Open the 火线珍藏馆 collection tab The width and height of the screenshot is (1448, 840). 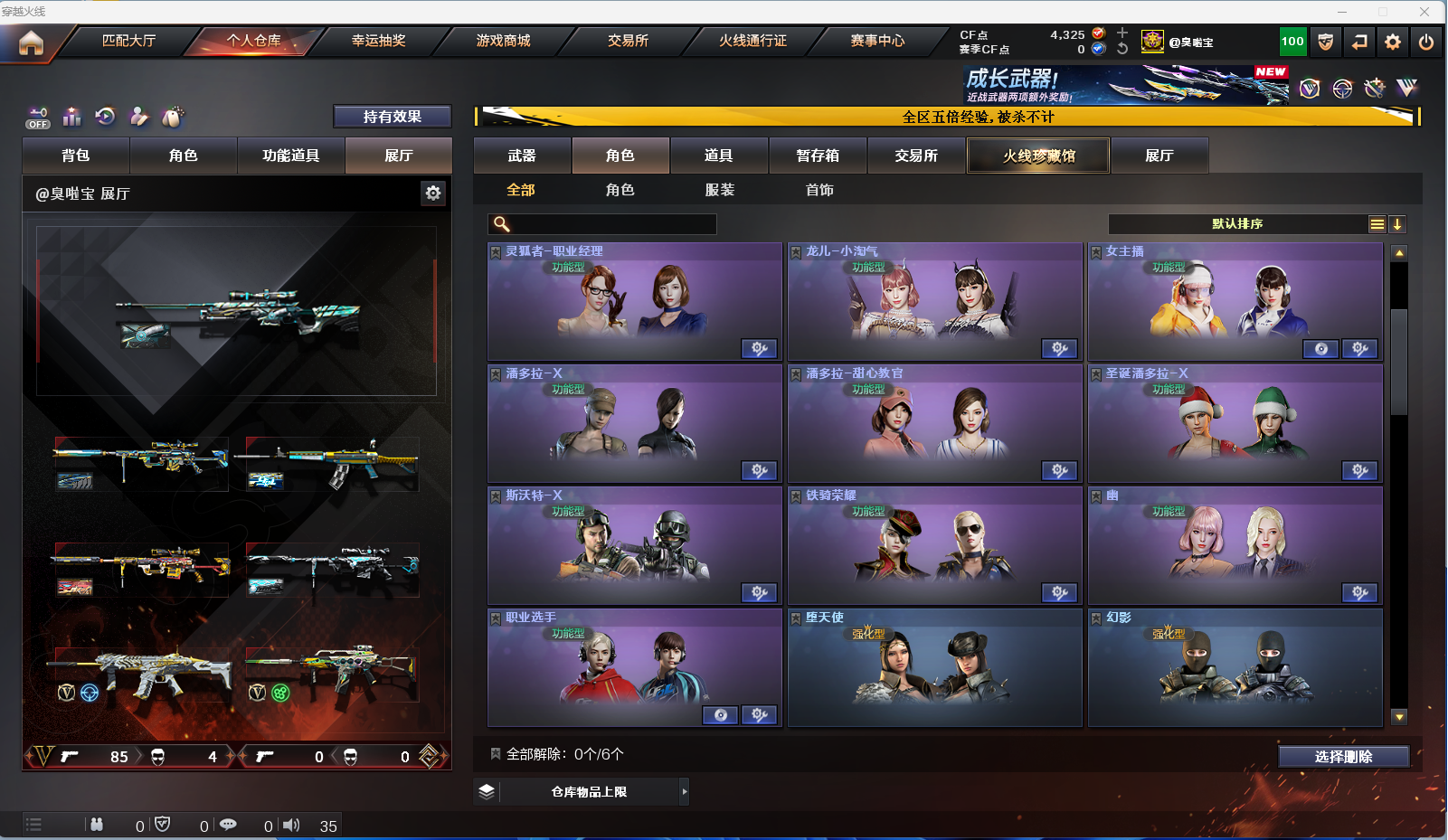(1038, 156)
